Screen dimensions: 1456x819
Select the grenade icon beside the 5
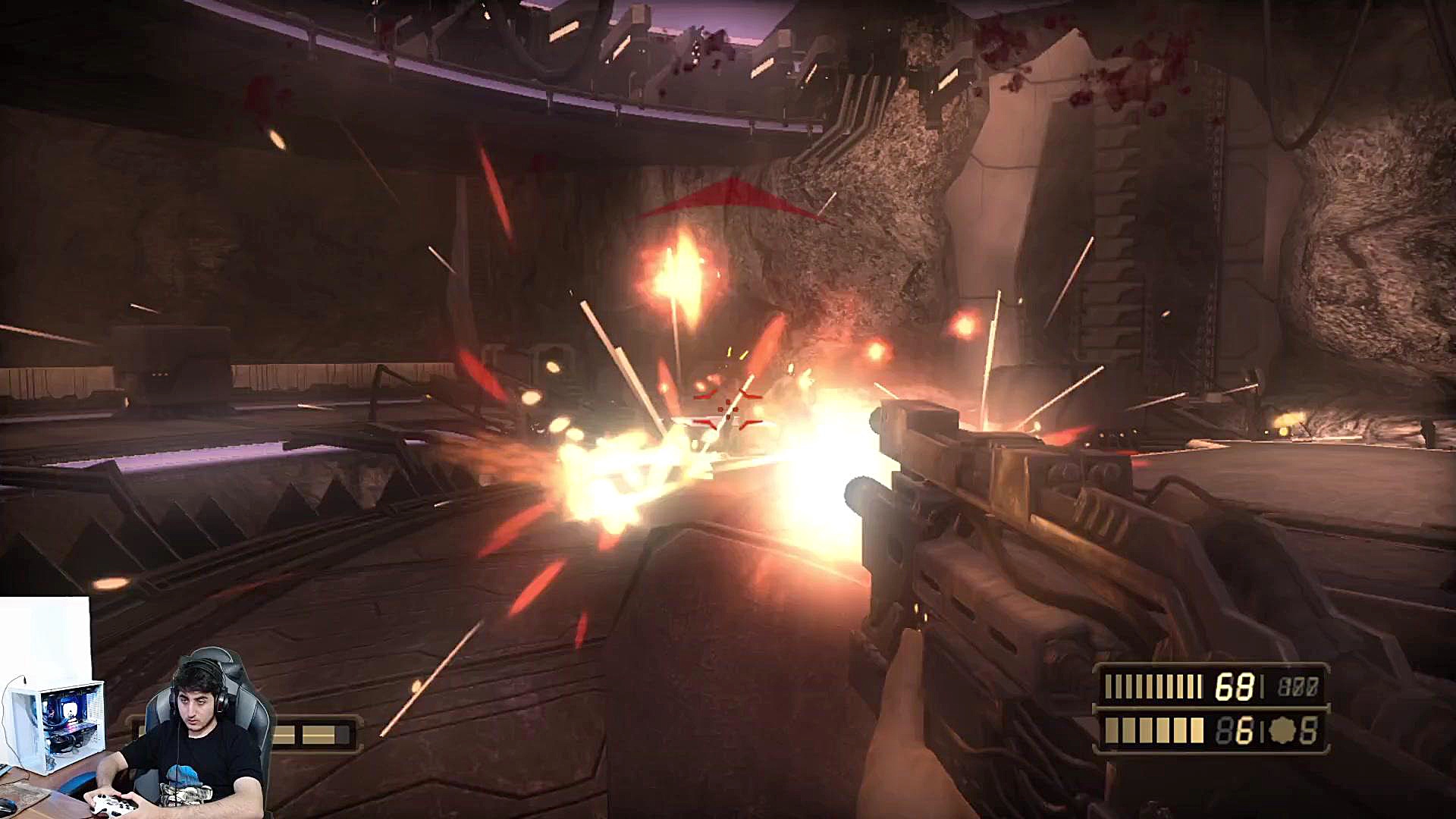1282,730
